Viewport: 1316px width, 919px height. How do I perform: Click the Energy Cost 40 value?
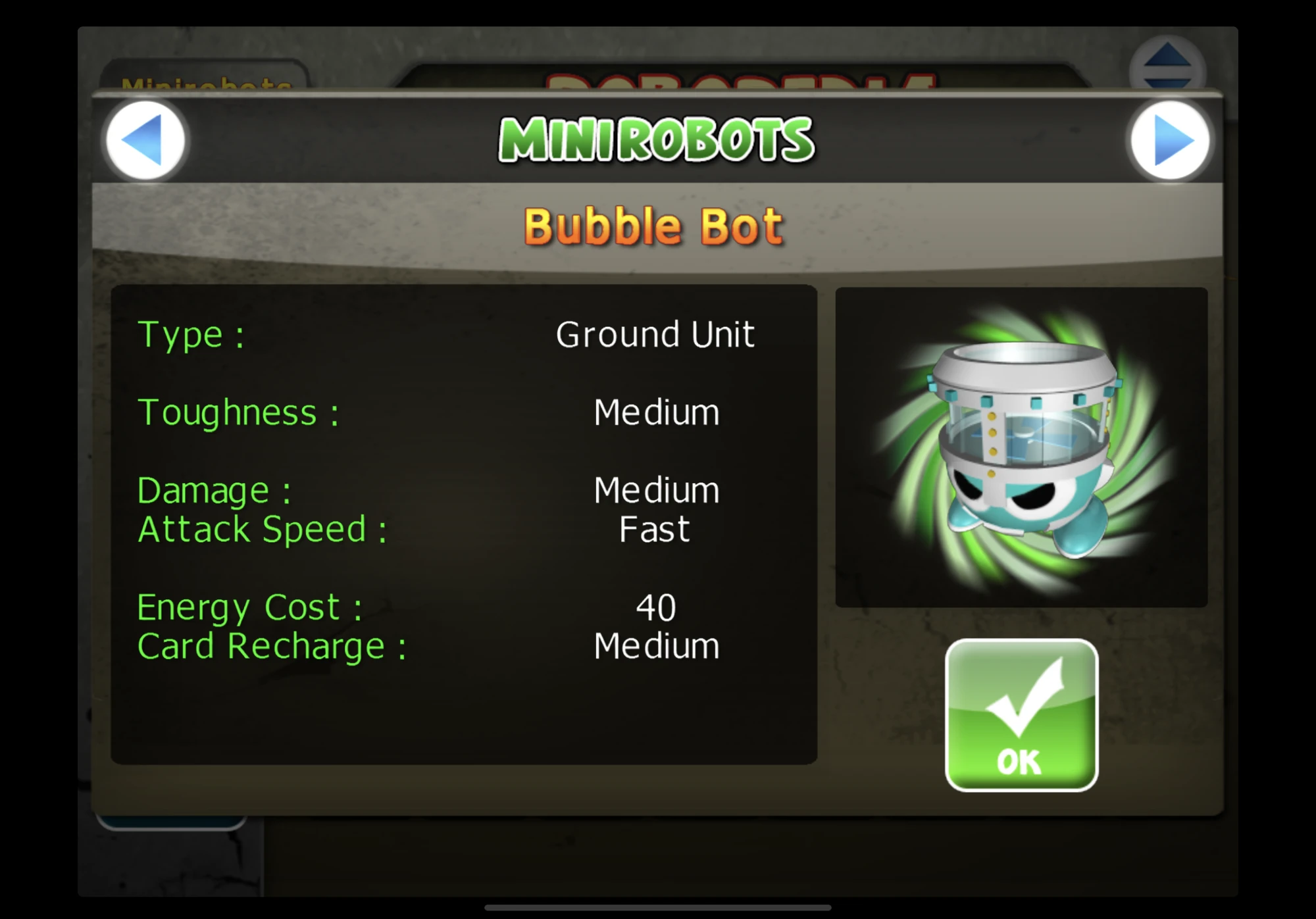tap(655, 607)
